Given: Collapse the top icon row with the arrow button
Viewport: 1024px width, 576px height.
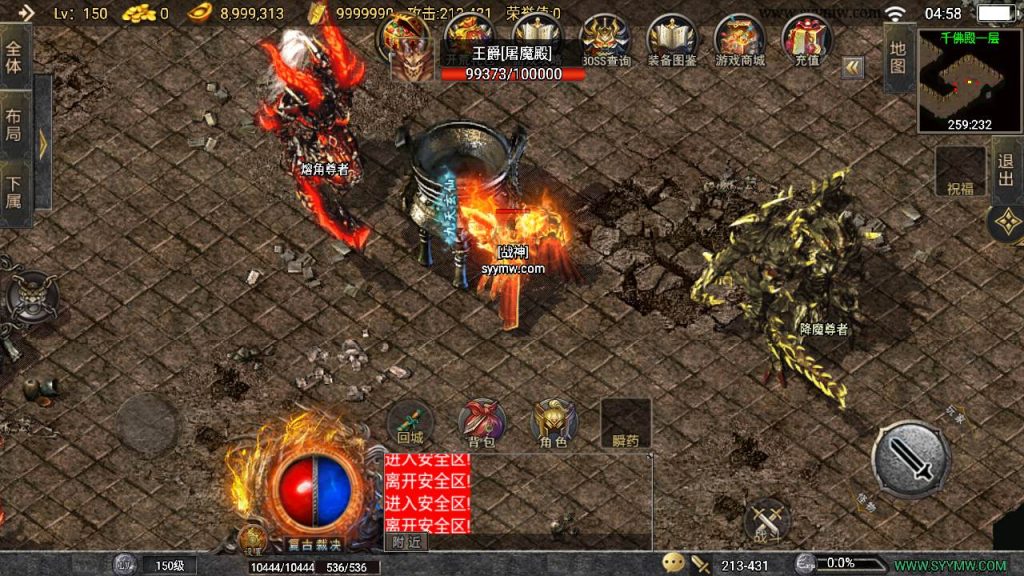Looking at the screenshot, I should 852,67.
